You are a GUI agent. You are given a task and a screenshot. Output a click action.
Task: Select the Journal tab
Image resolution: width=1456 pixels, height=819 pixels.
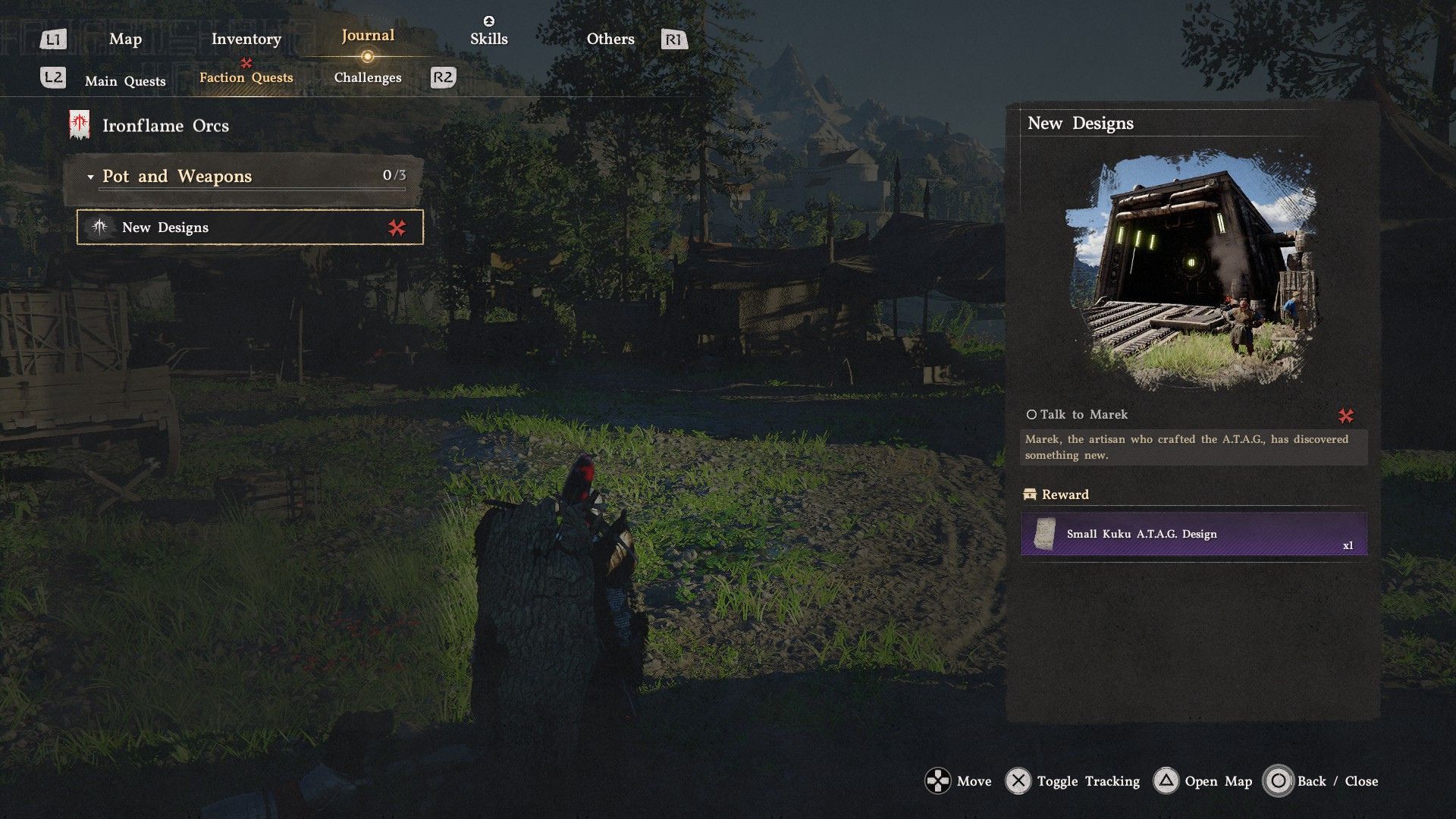(x=368, y=36)
